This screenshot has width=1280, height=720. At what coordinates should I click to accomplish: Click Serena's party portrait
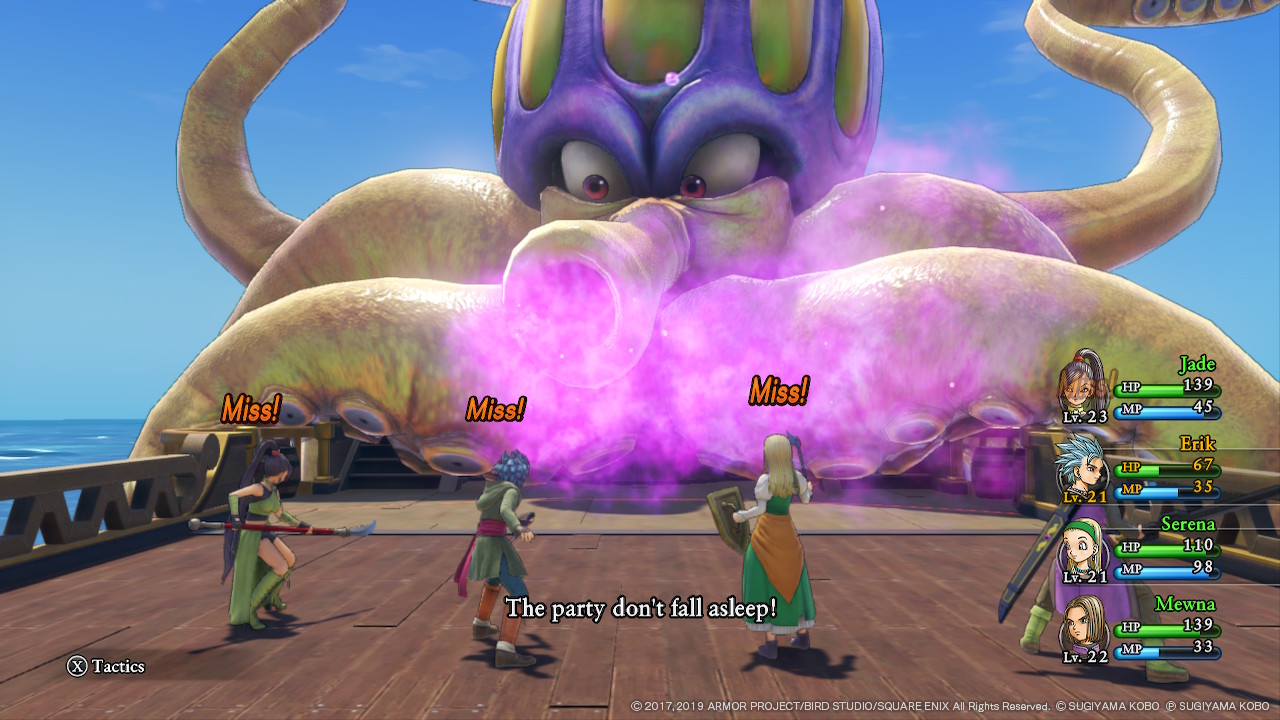pyautogui.click(x=1084, y=545)
